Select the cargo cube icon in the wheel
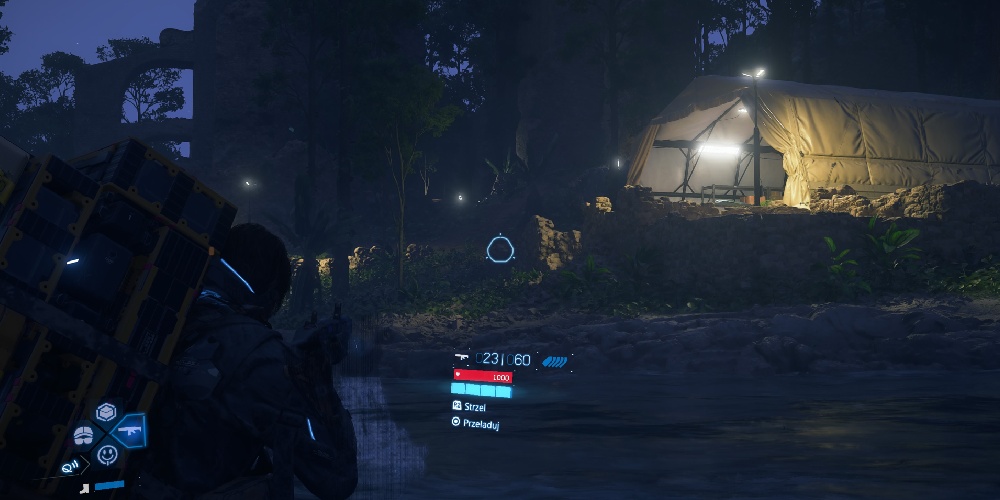Viewport: 1000px width, 500px height. (x=106, y=412)
